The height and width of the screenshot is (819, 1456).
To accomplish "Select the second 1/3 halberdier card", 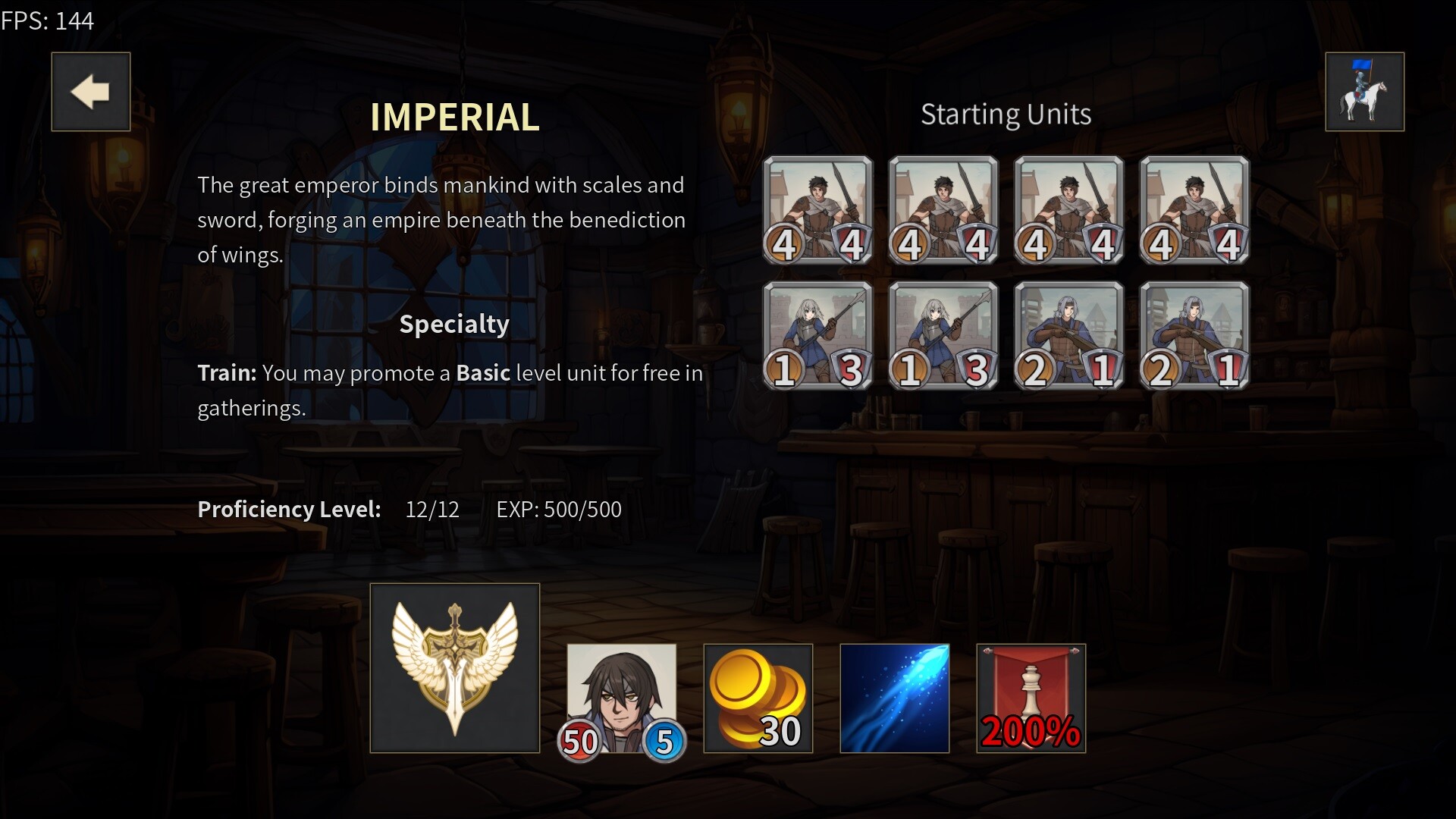I will point(942,337).
